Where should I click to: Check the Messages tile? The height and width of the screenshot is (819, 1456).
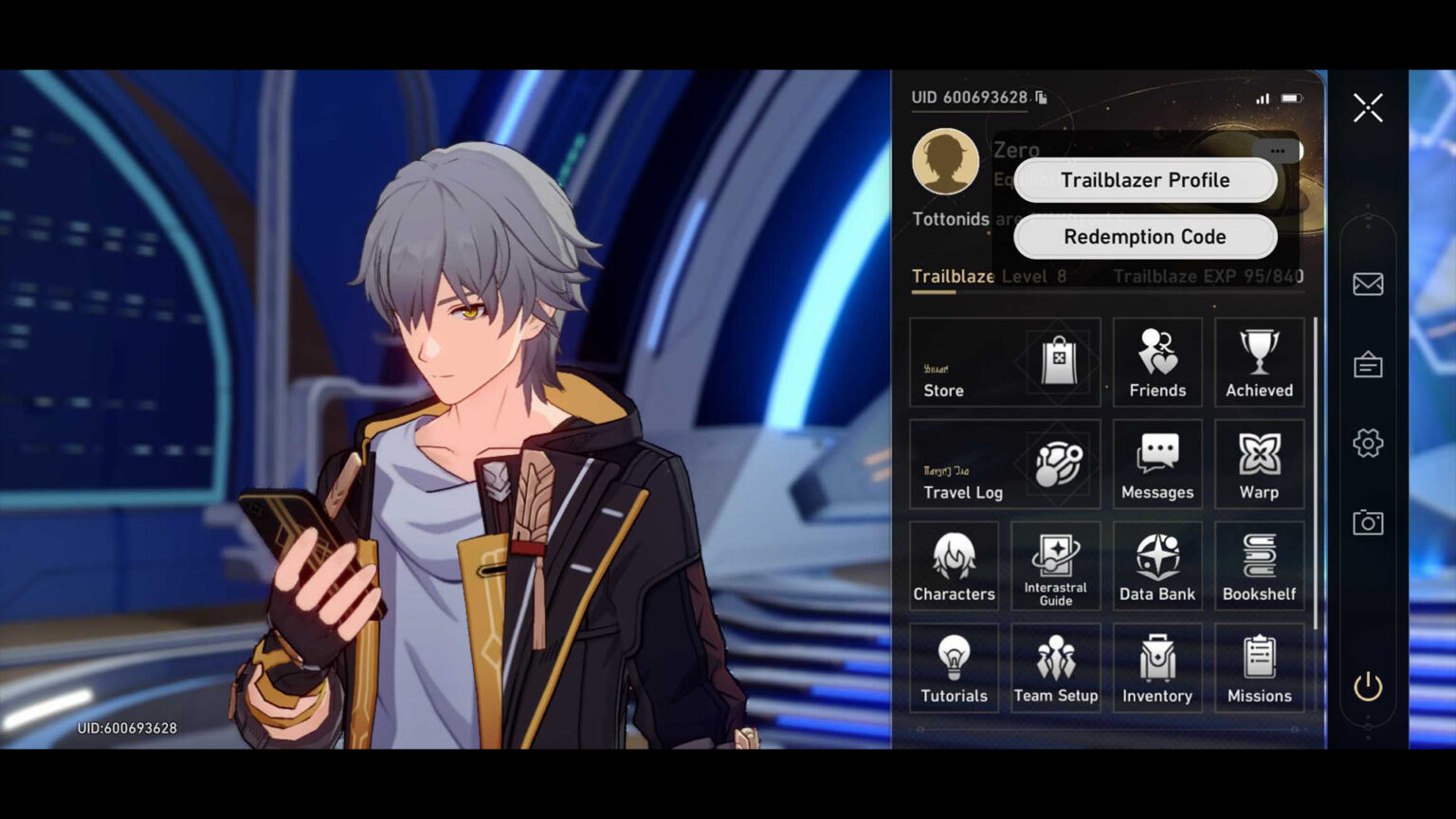coord(1157,464)
